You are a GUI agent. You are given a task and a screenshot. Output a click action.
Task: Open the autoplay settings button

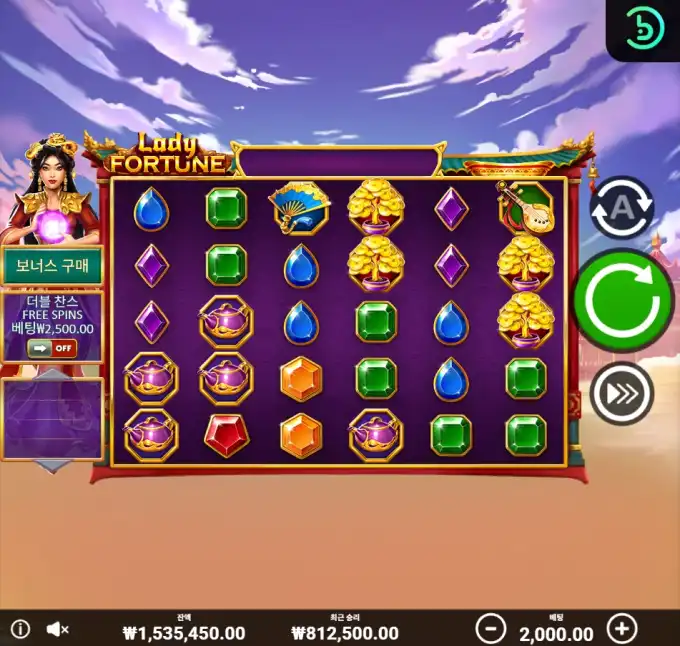tap(621, 208)
